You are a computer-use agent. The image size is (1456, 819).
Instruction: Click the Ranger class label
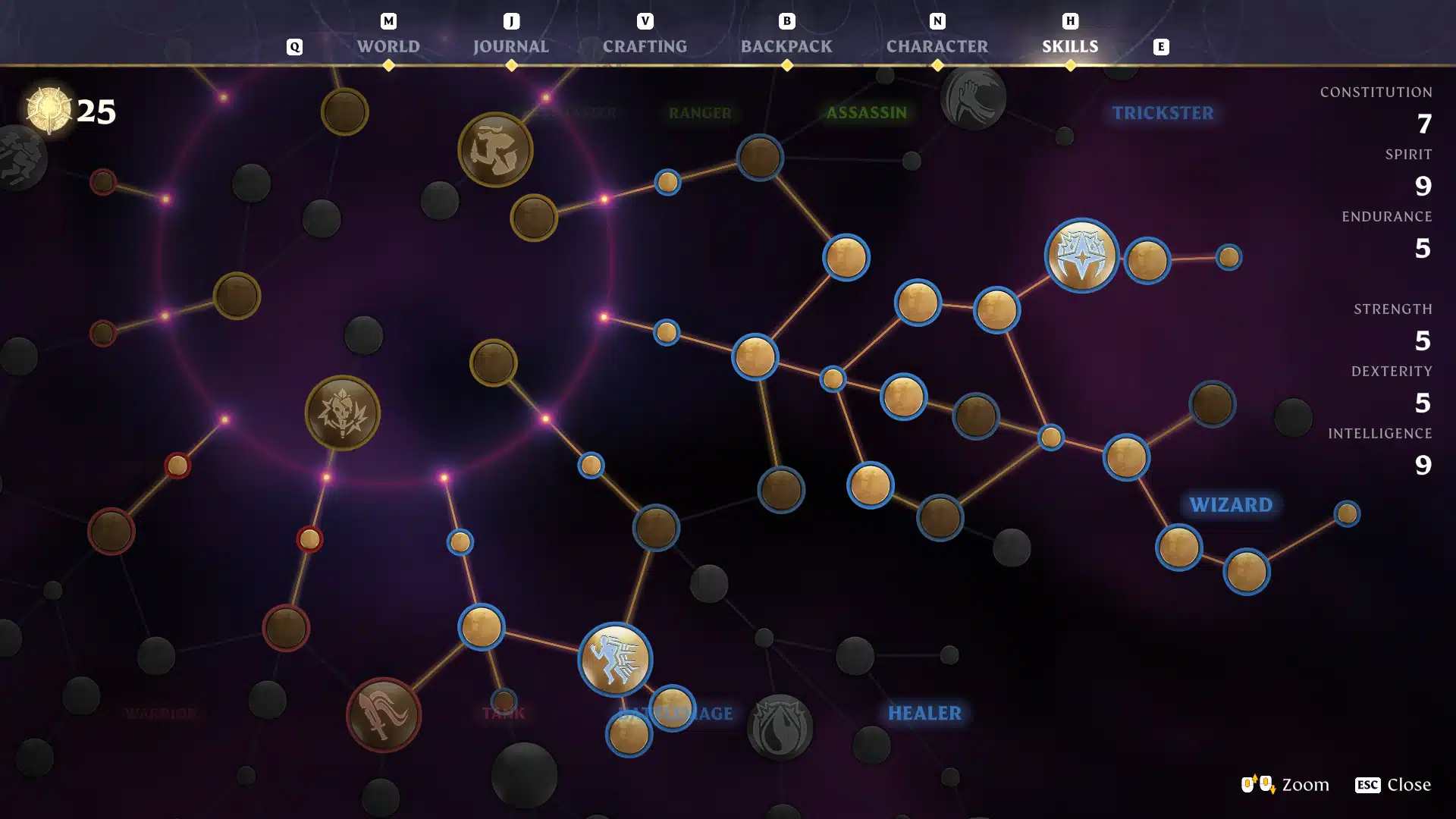[x=700, y=114]
